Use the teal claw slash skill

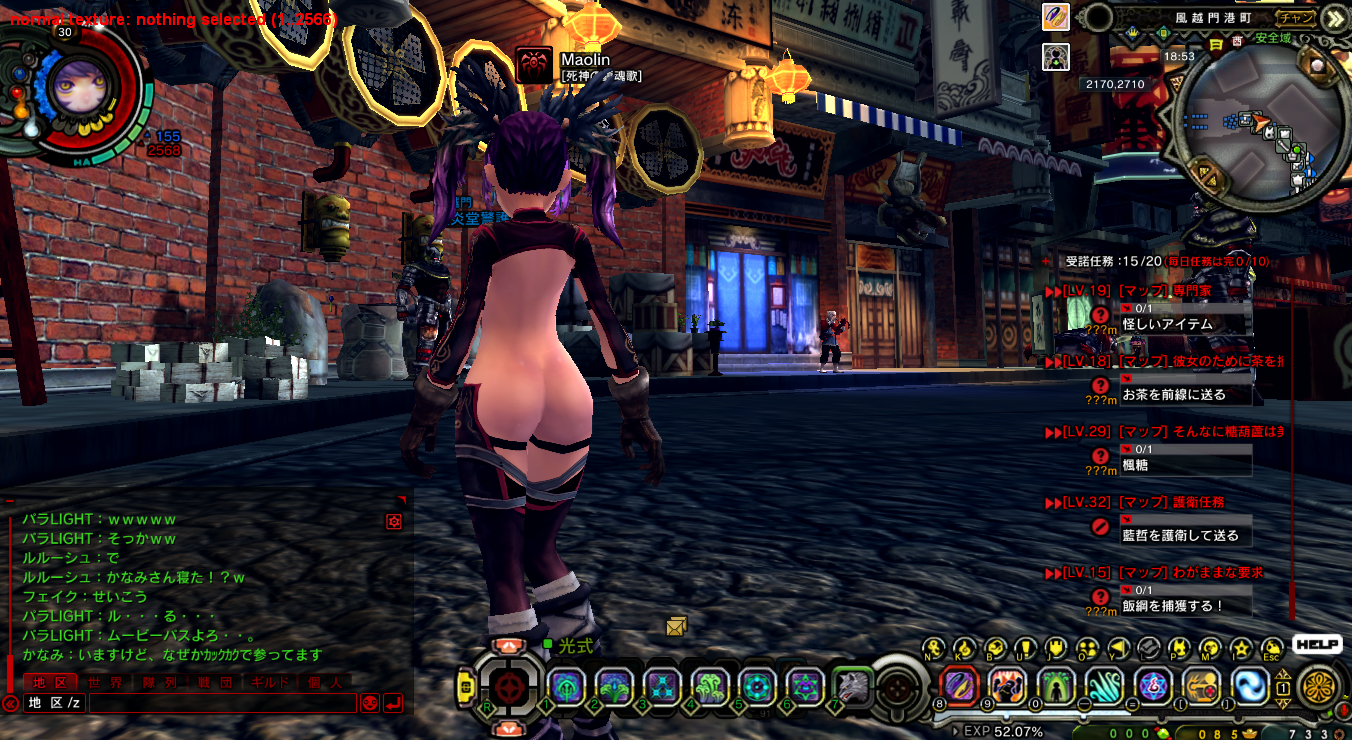[1105, 686]
